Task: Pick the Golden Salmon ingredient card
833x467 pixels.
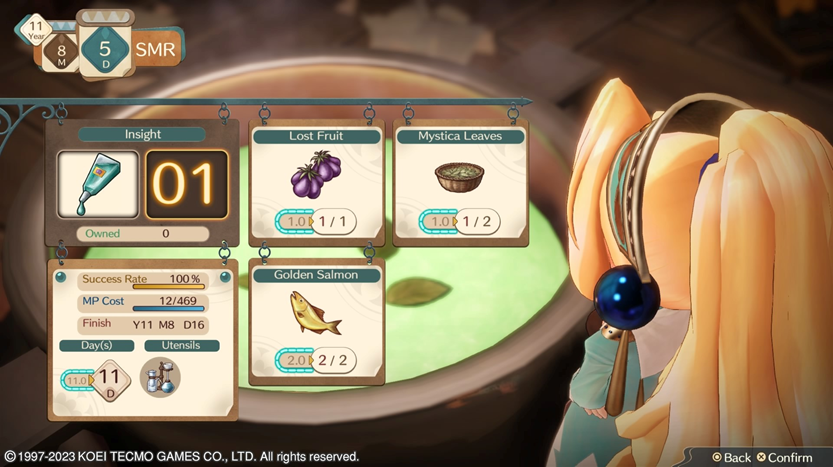Action: [317, 320]
